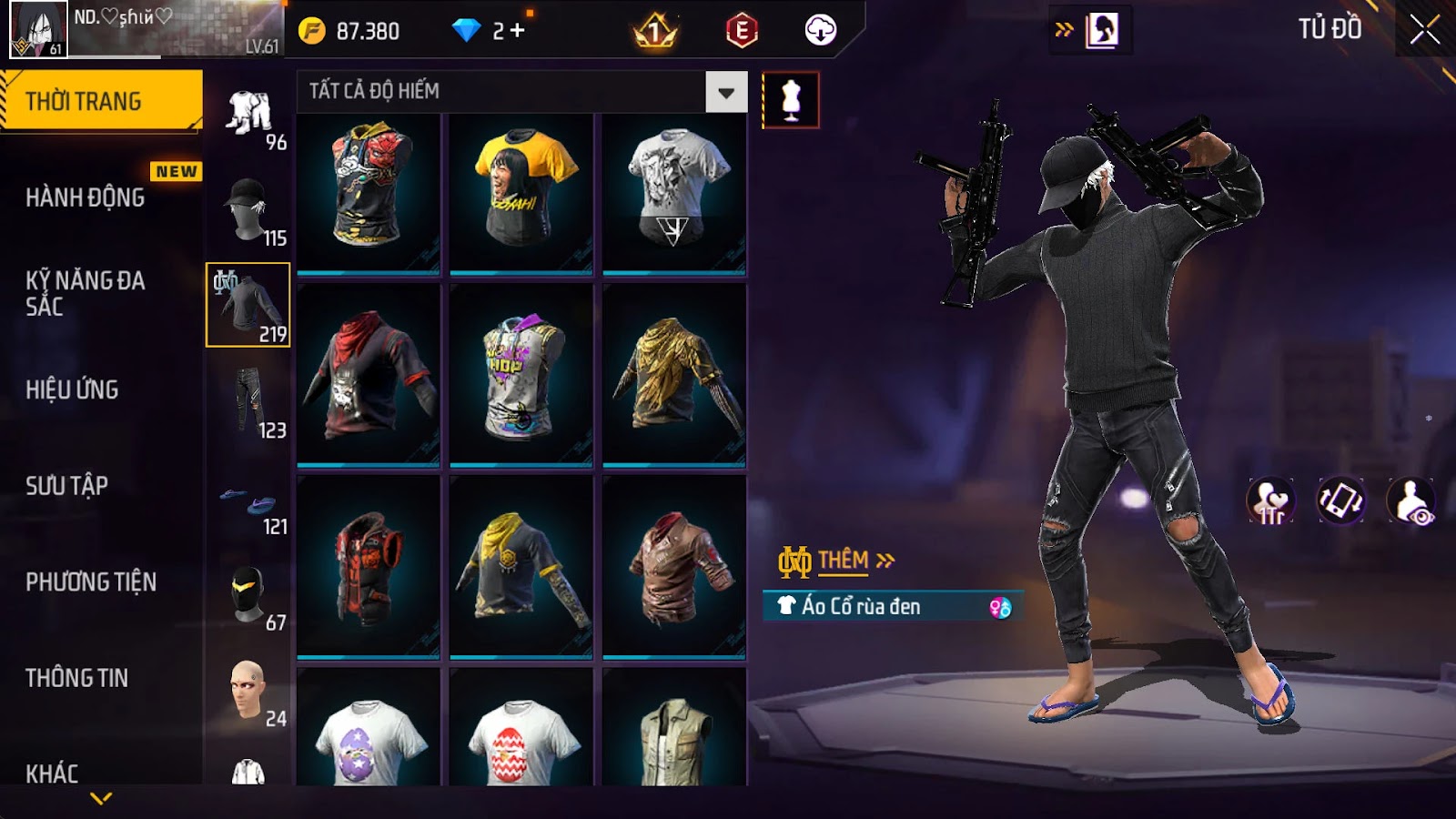The image size is (1456, 819).
Task: Close the wardrobe with the X button
Action: pos(1424,30)
